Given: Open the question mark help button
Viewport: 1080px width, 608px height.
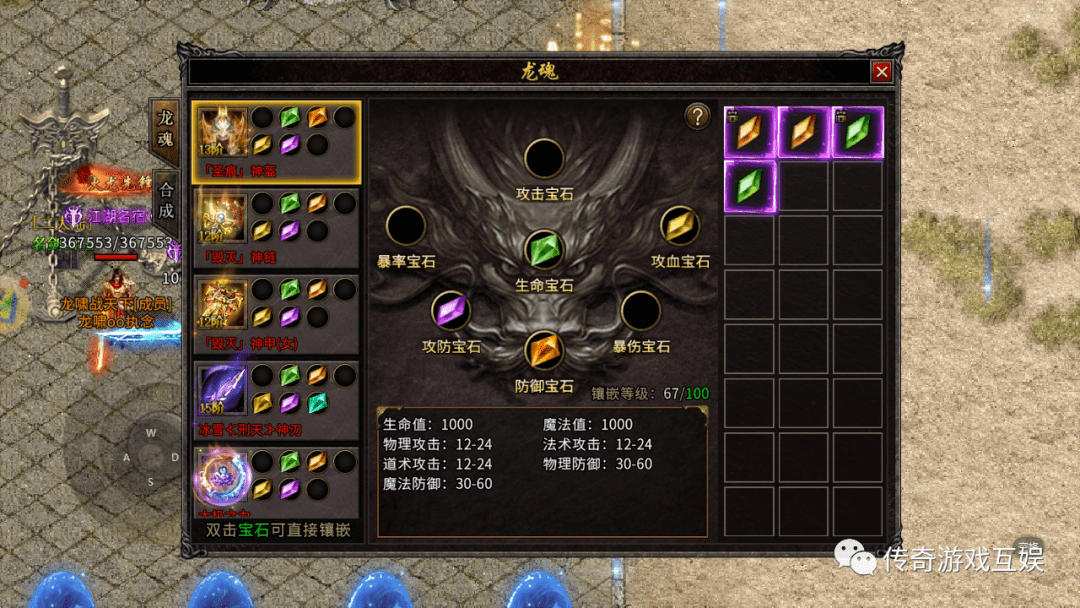Looking at the screenshot, I should click(697, 116).
